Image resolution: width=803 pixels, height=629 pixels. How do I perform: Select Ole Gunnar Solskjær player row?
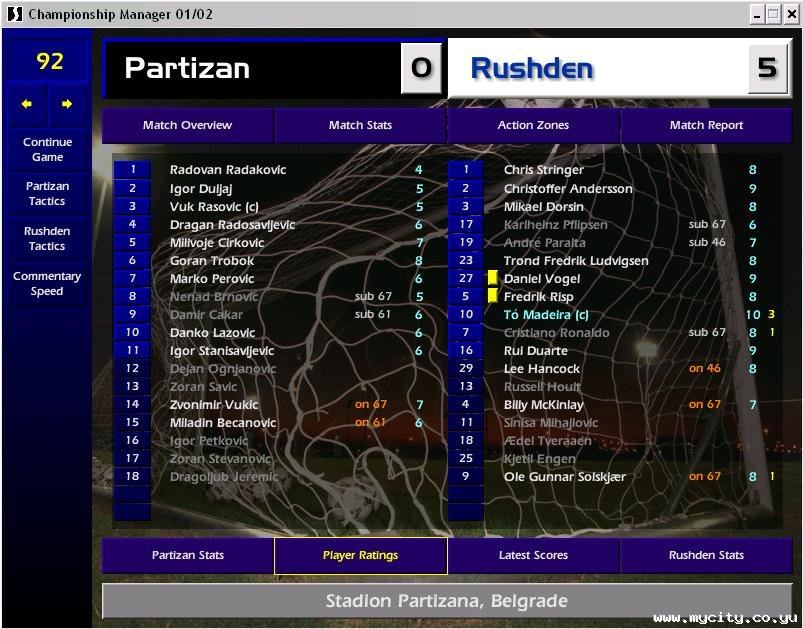(564, 477)
